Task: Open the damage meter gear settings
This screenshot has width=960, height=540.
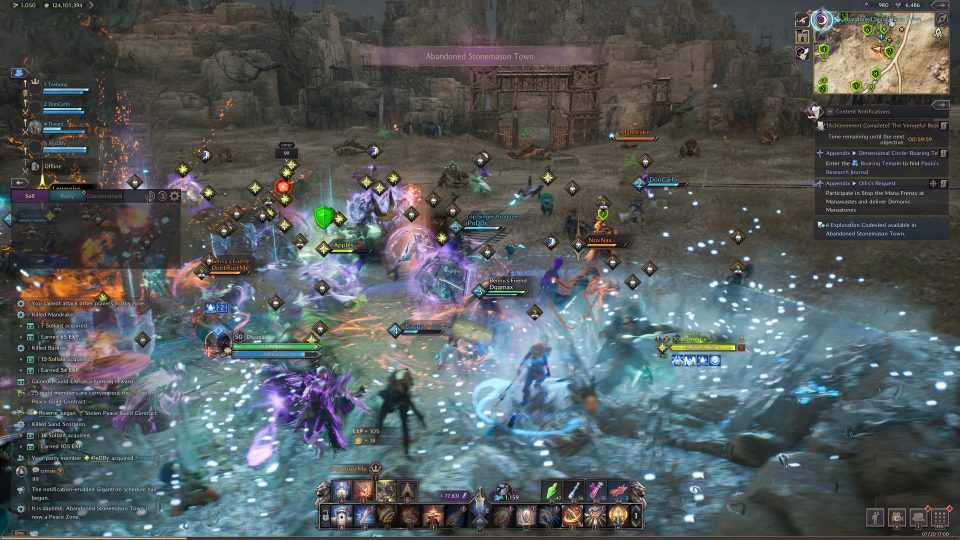Action: click(175, 196)
